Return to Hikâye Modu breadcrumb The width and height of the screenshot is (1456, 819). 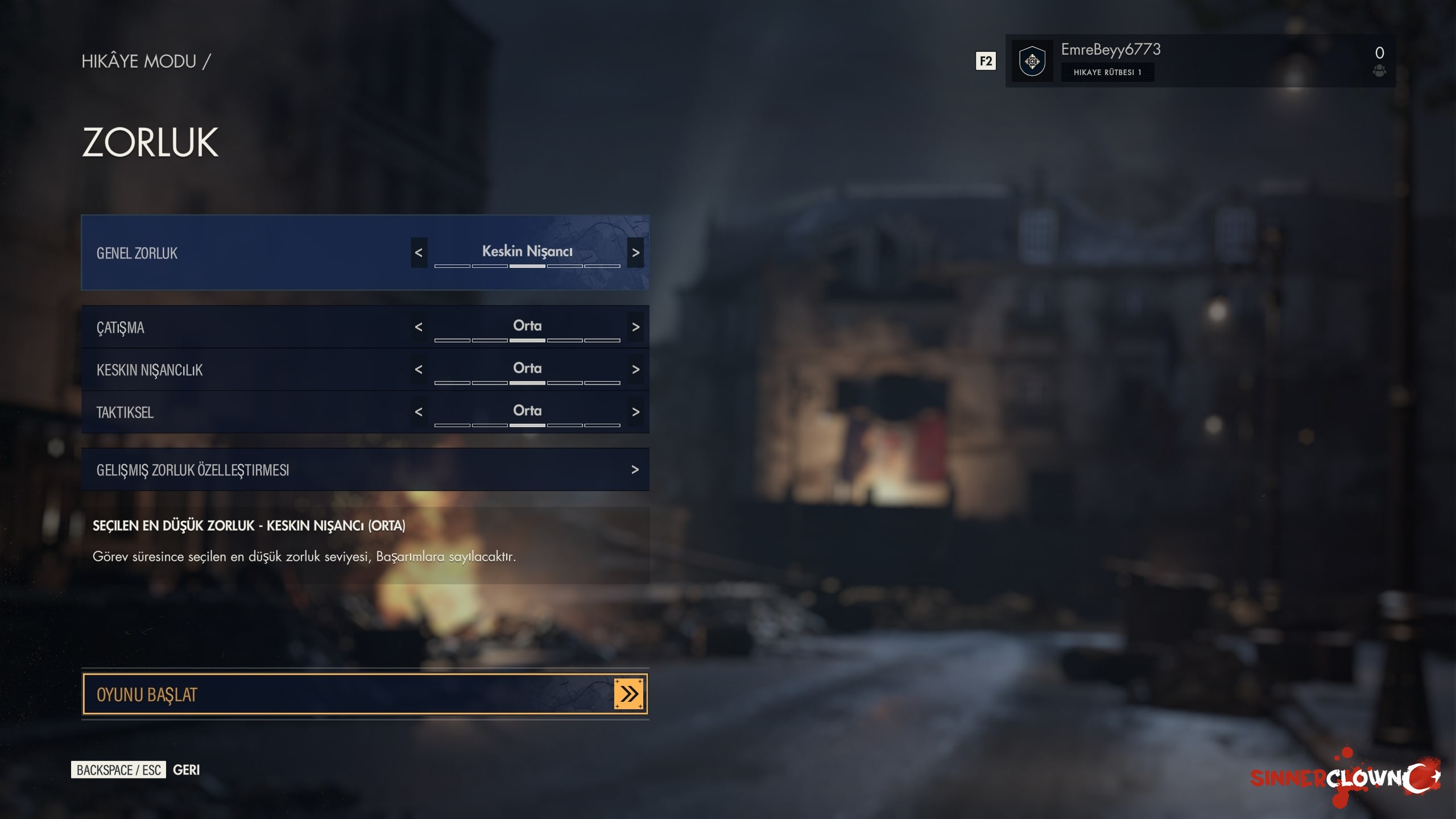[139, 61]
